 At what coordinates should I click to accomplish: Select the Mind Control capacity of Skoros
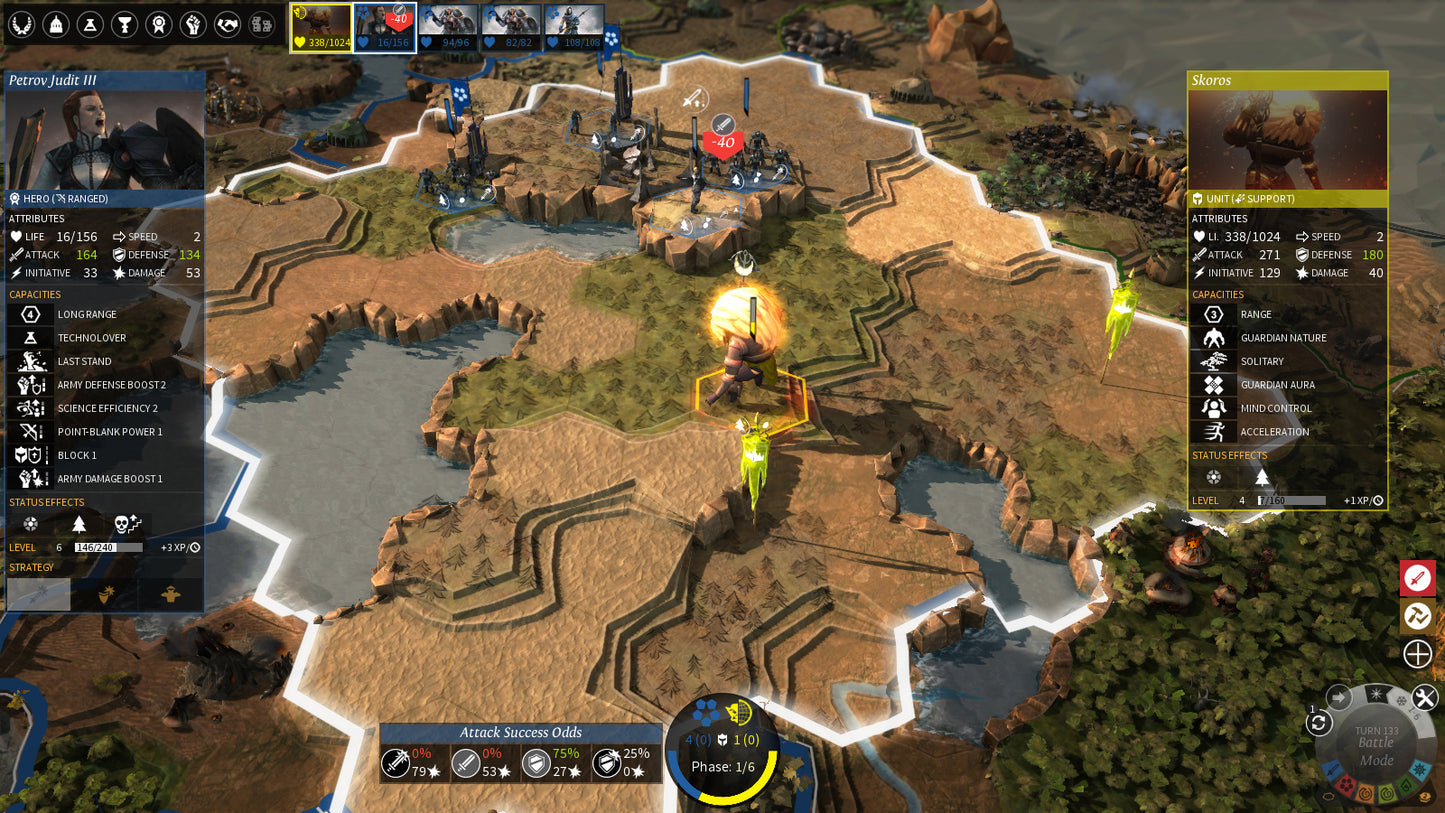tap(1213, 408)
